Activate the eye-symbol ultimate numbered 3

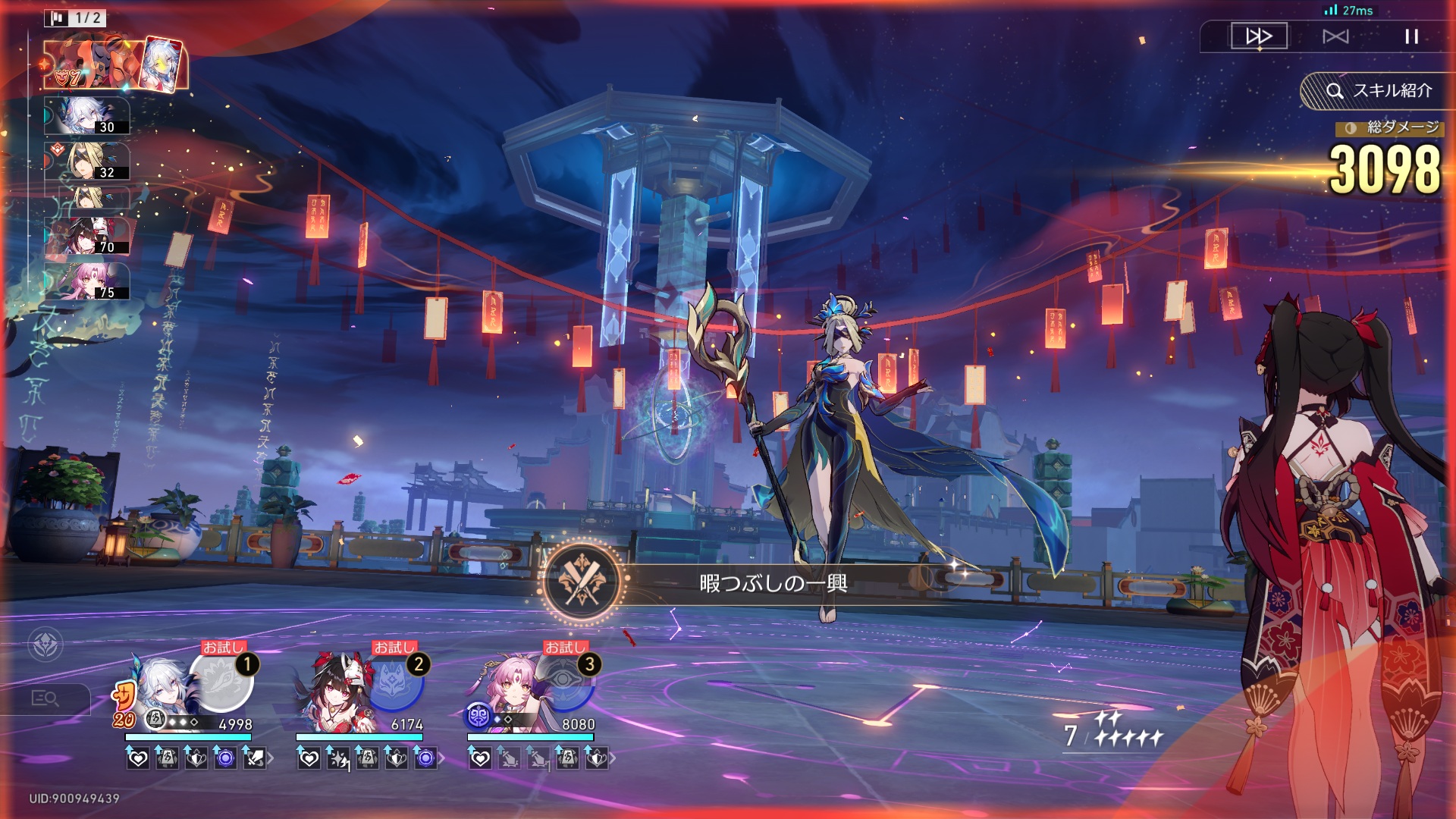tap(564, 680)
